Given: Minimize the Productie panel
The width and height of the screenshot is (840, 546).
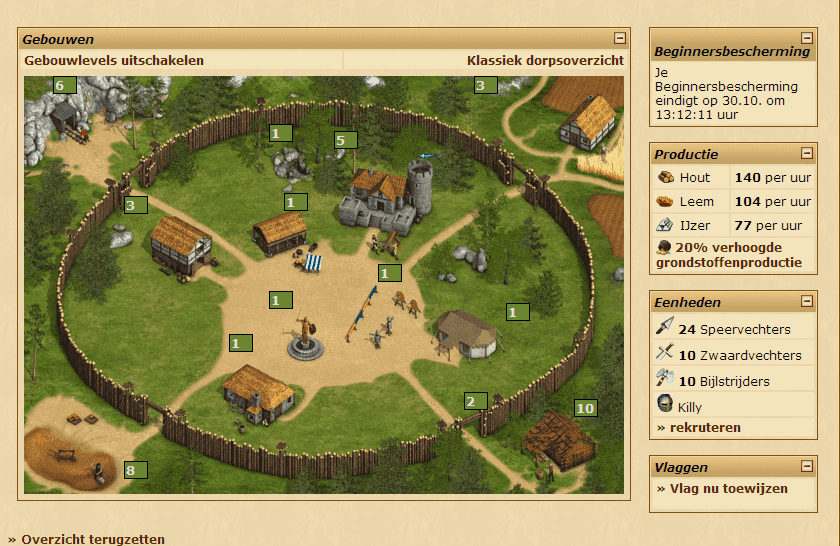Looking at the screenshot, I should tap(807, 154).
